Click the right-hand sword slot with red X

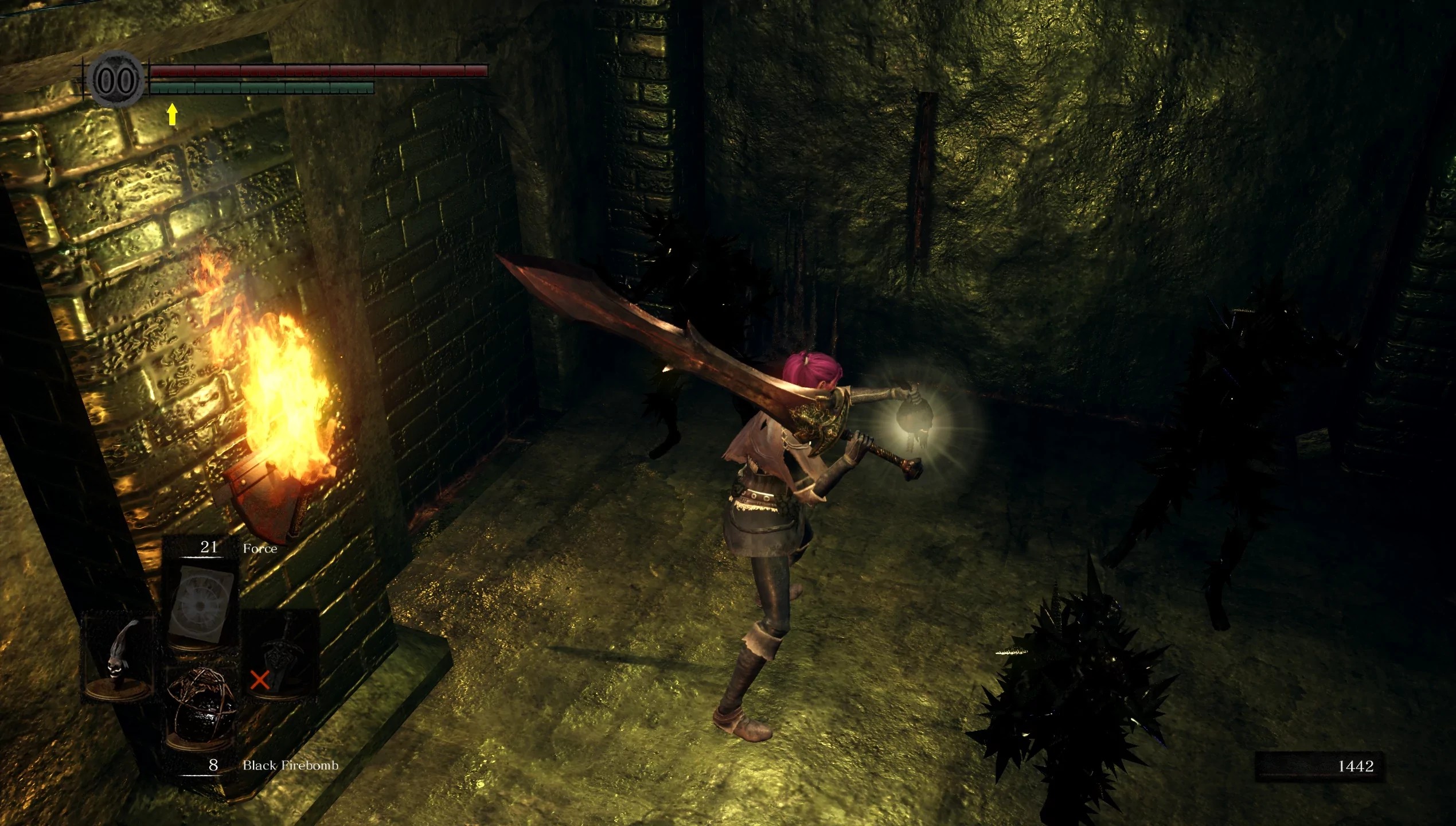281,654
